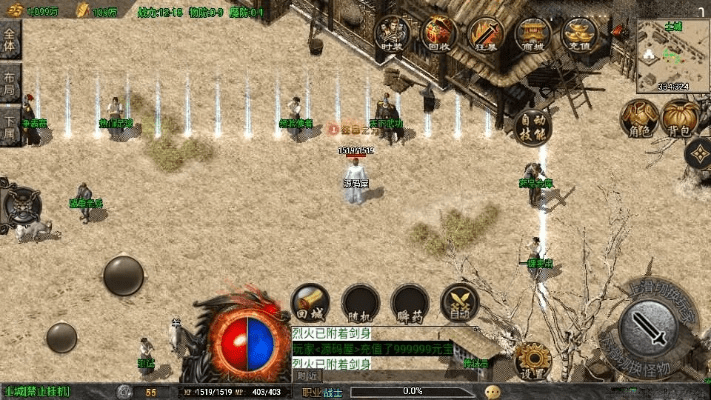Open the 时装 fashion menu
Viewport: 711px width, 400px height.
coord(391,33)
